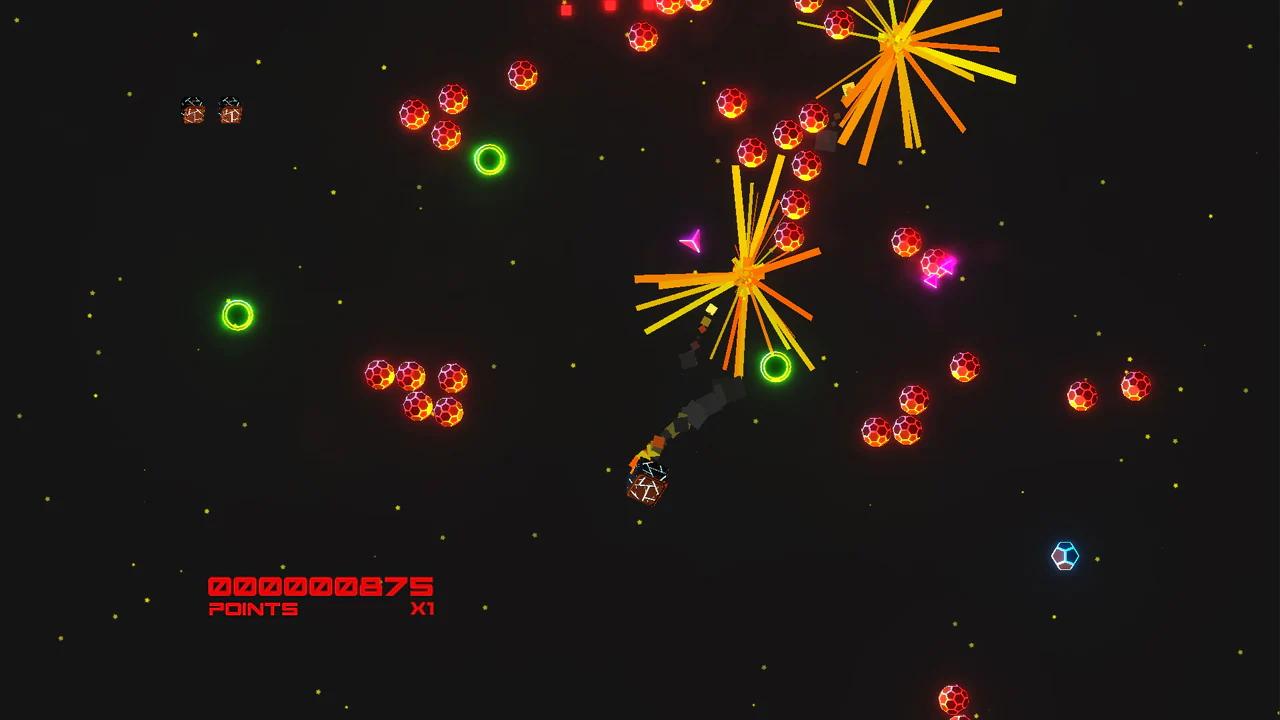Toggle the large green ring on the left
The image size is (1280, 720).
[238, 313]
